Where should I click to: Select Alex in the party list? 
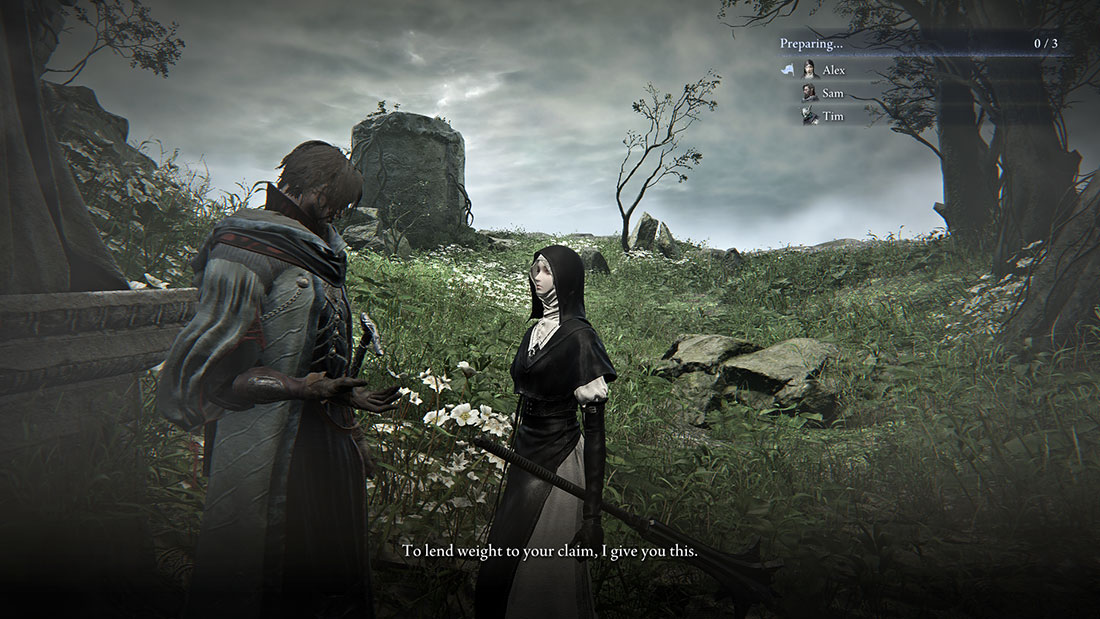click(833, 70)
